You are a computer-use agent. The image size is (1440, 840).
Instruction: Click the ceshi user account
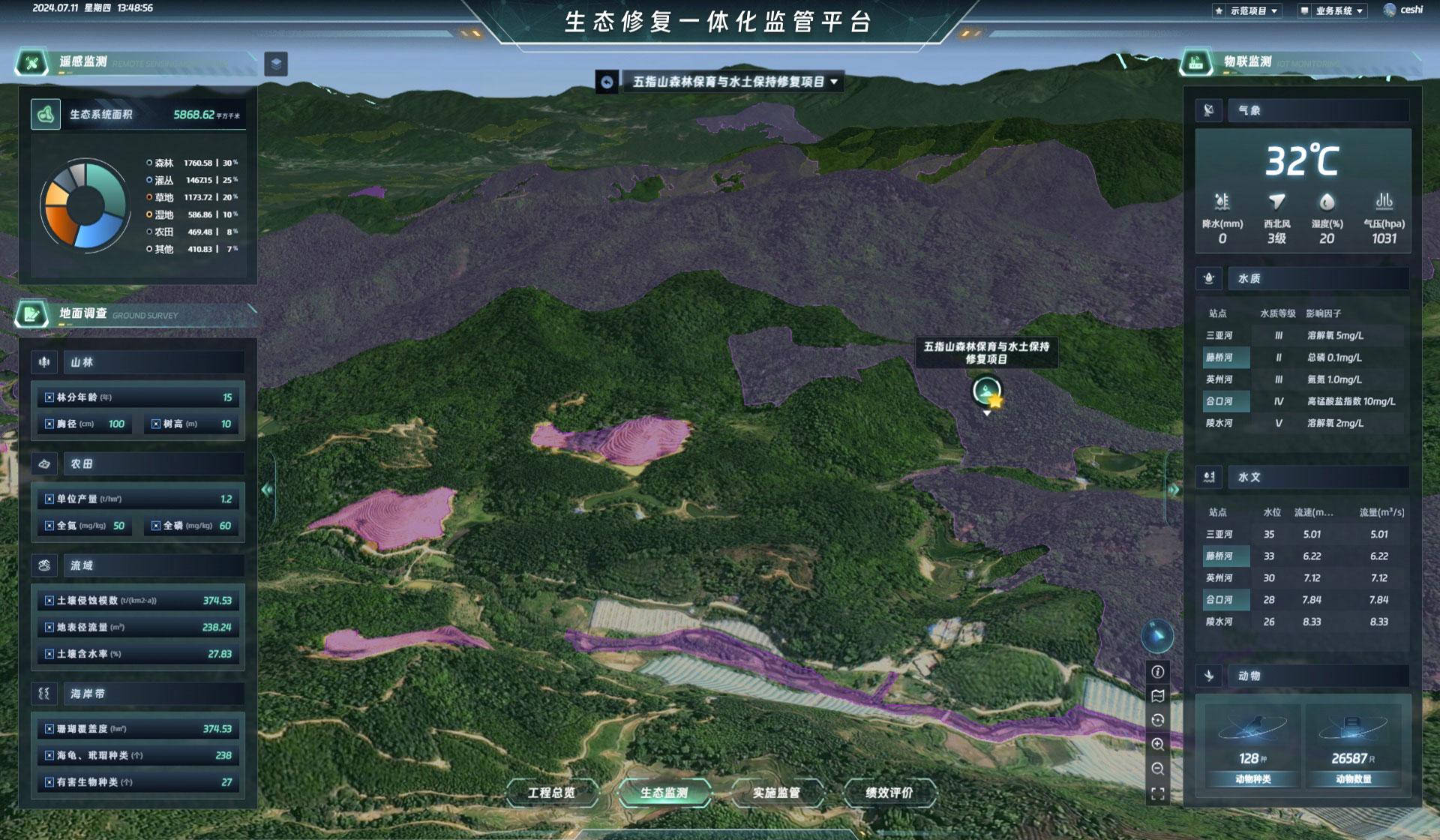click(1403, 10)
